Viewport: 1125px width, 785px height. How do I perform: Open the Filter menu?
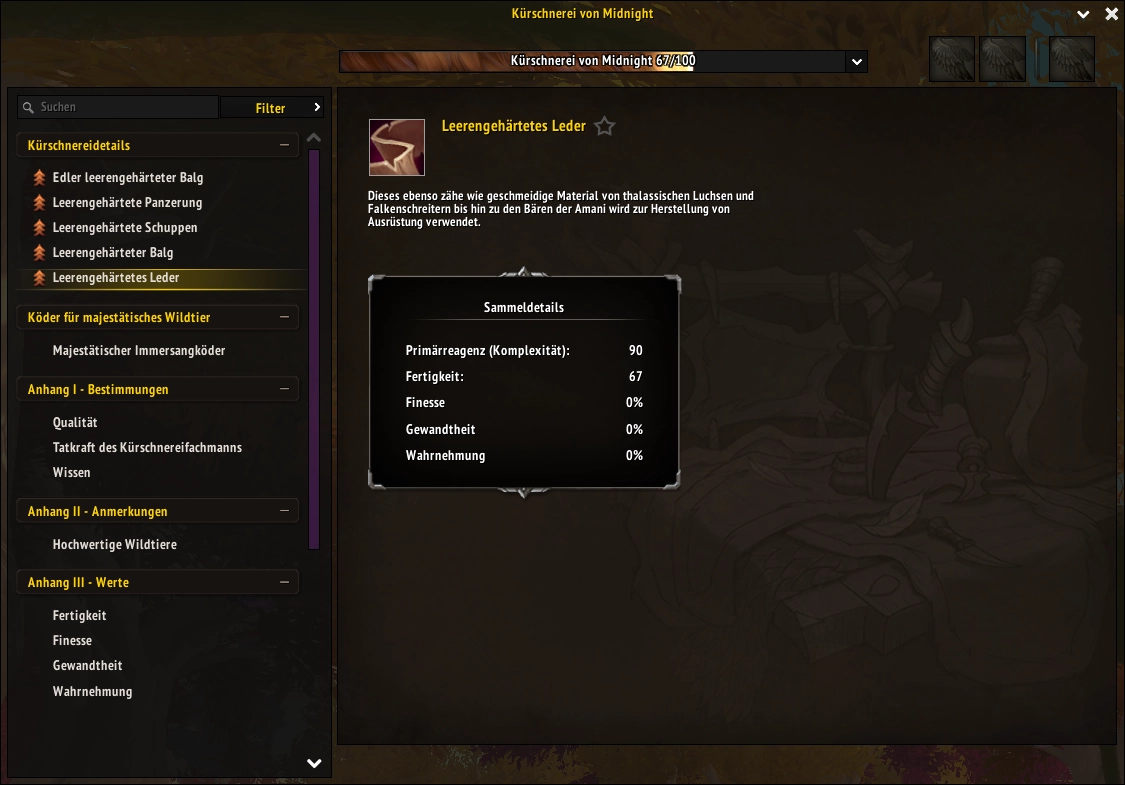(272, 108)
